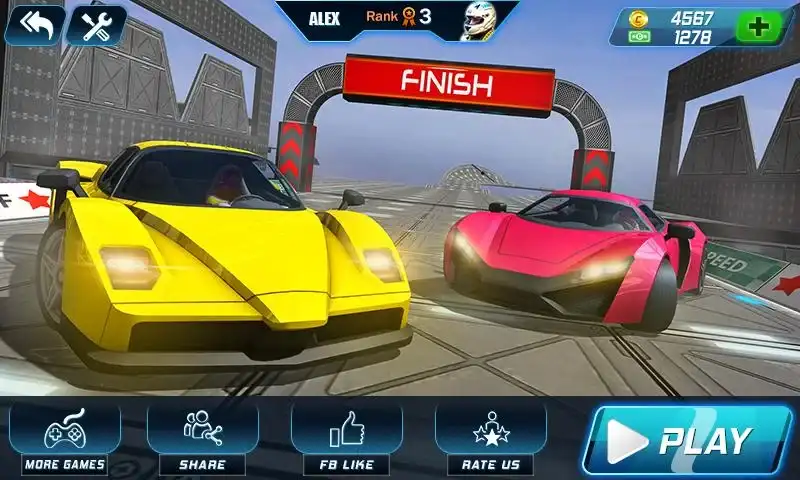Like the game via FB Like
800x480 pixels.
[x=346, y=437]
